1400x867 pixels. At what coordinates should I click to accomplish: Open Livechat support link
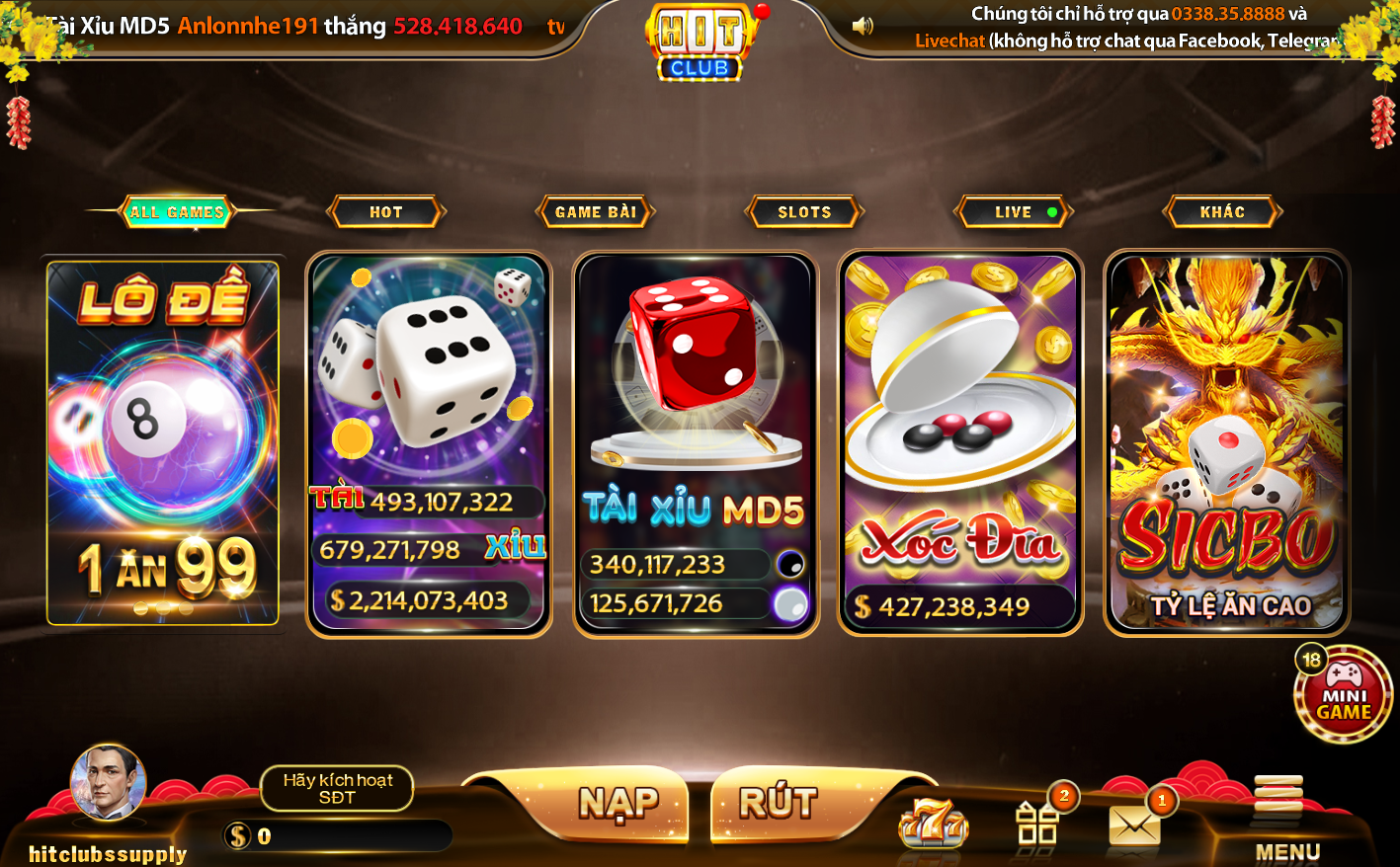click(x=948, y=42)
